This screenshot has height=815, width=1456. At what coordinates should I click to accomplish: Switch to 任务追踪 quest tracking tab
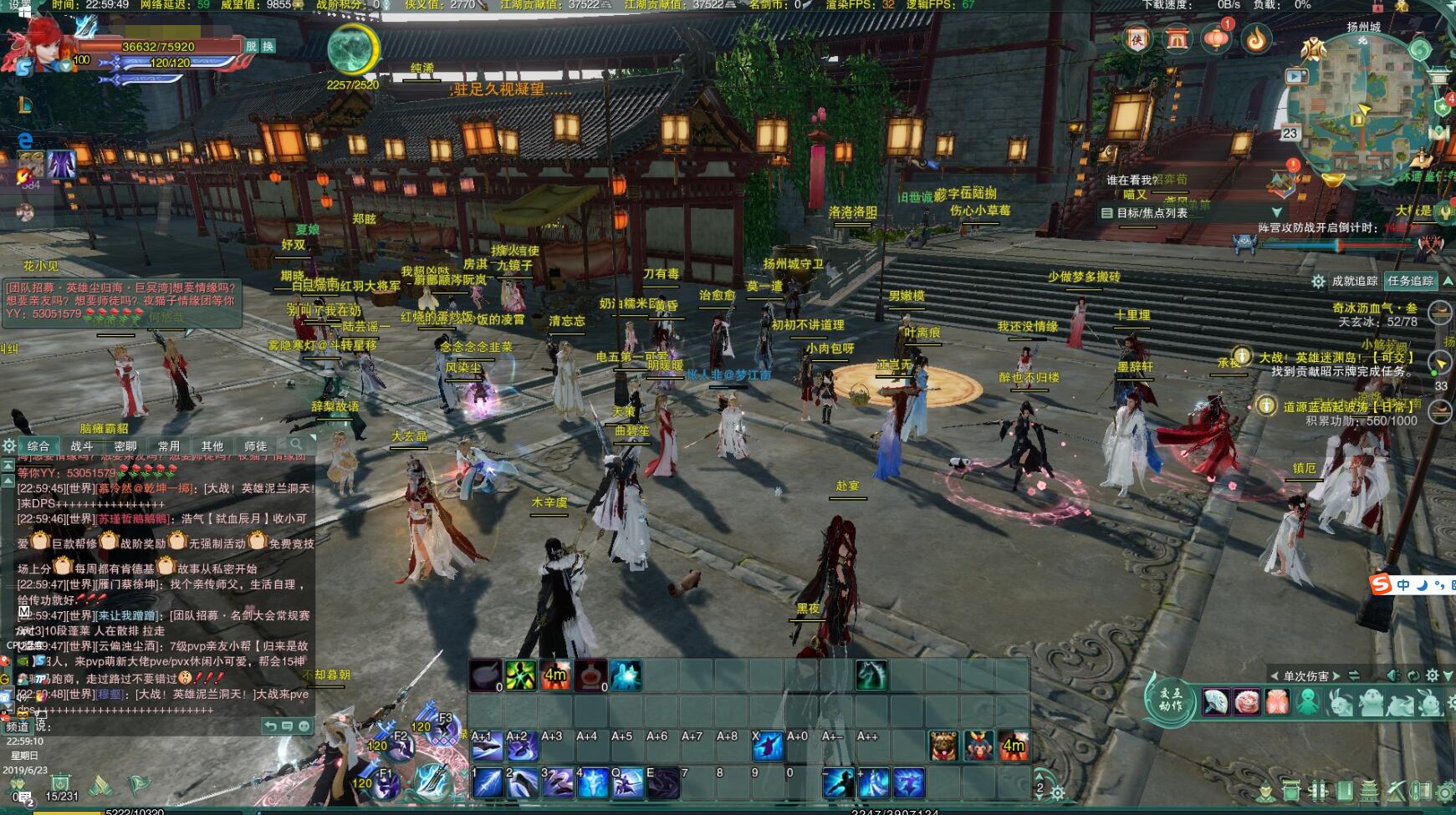(x=1410, y=281)
